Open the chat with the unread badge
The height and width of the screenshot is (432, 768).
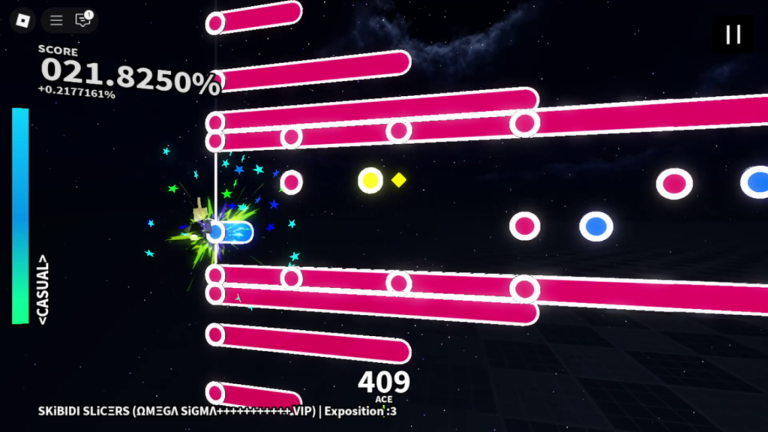(x=83, y=20)
